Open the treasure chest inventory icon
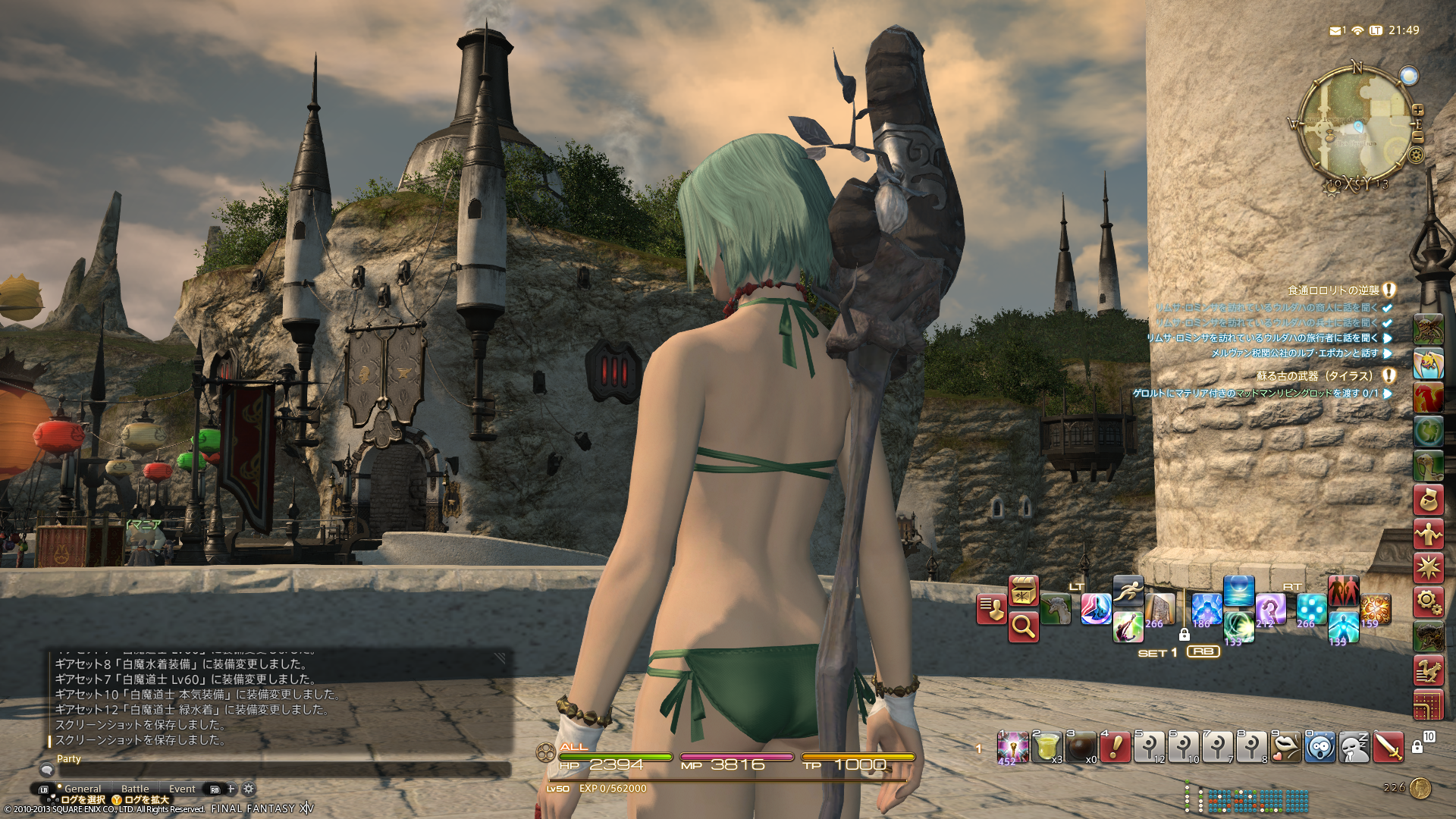Image resolution: width=1456 pixels, height=819 pixels. click(x=1023, y=591)
